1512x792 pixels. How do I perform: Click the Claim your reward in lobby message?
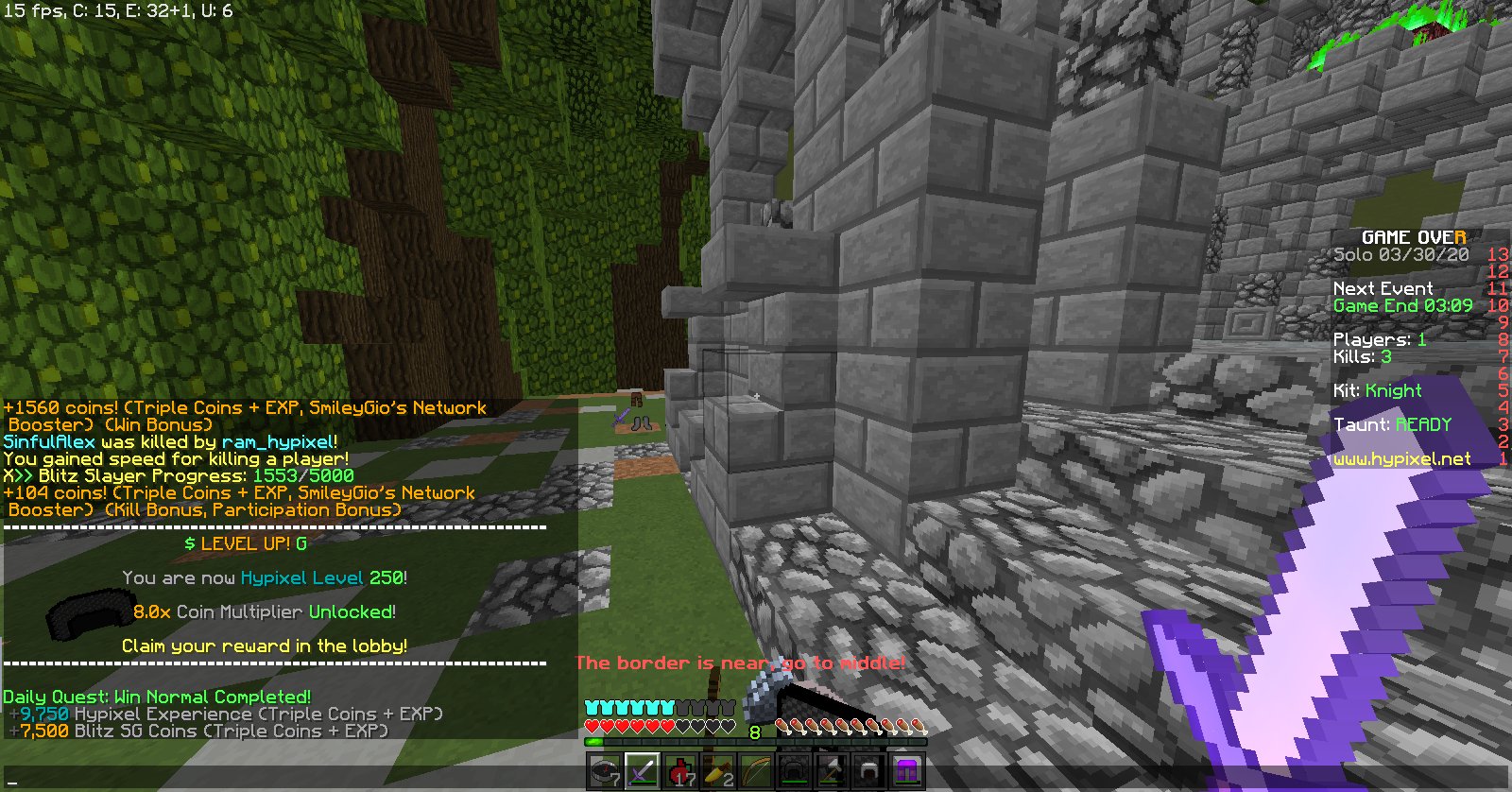pyautogui.click(x=265, y=646)
